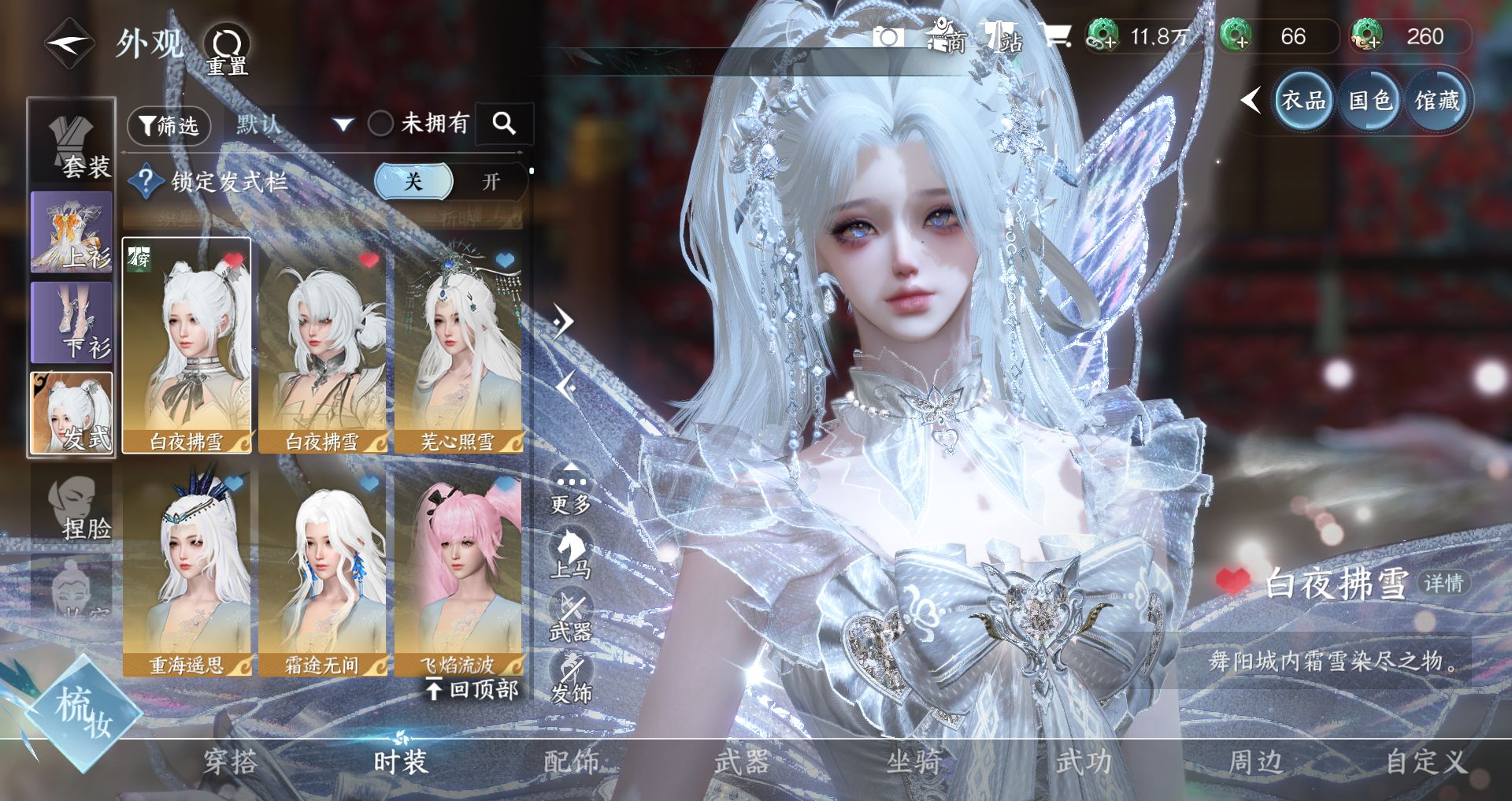Select the pink 飞焰流波 hairstyle
Image resolution: width=1512 pixels, height=801 pixels.
[x=458, y=571]
